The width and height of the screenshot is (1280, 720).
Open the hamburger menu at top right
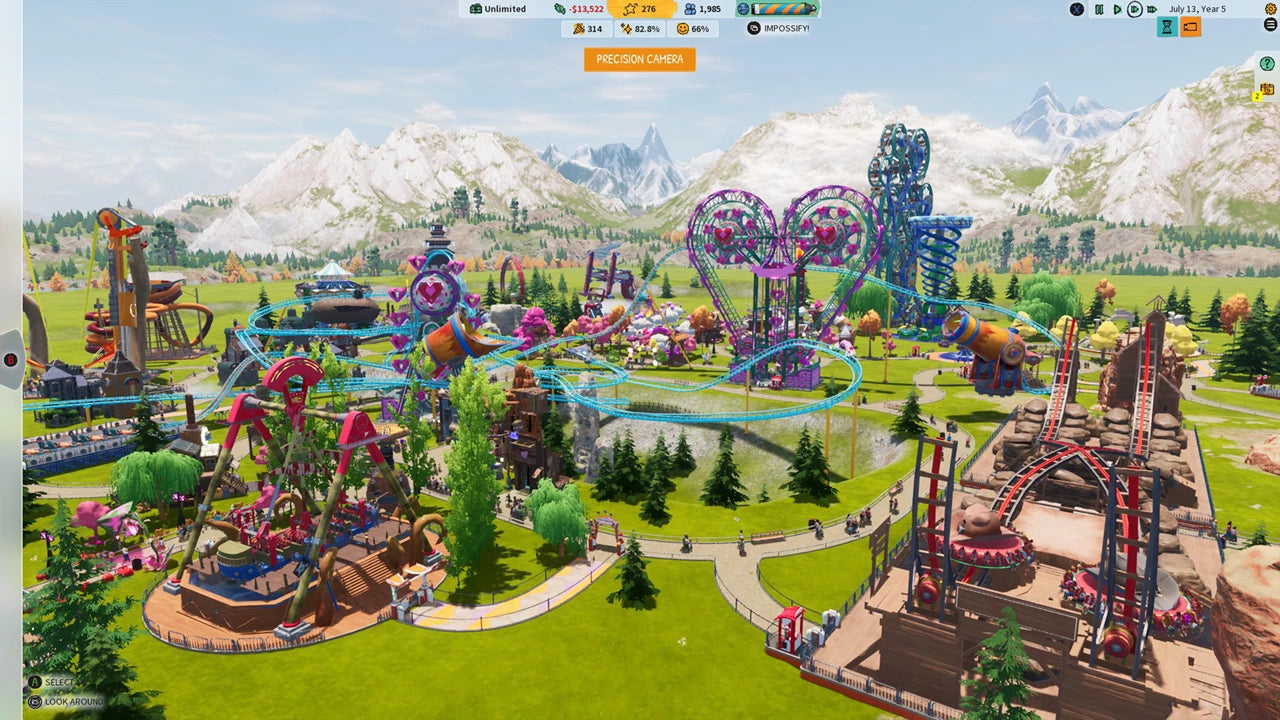pos(1270,25)
